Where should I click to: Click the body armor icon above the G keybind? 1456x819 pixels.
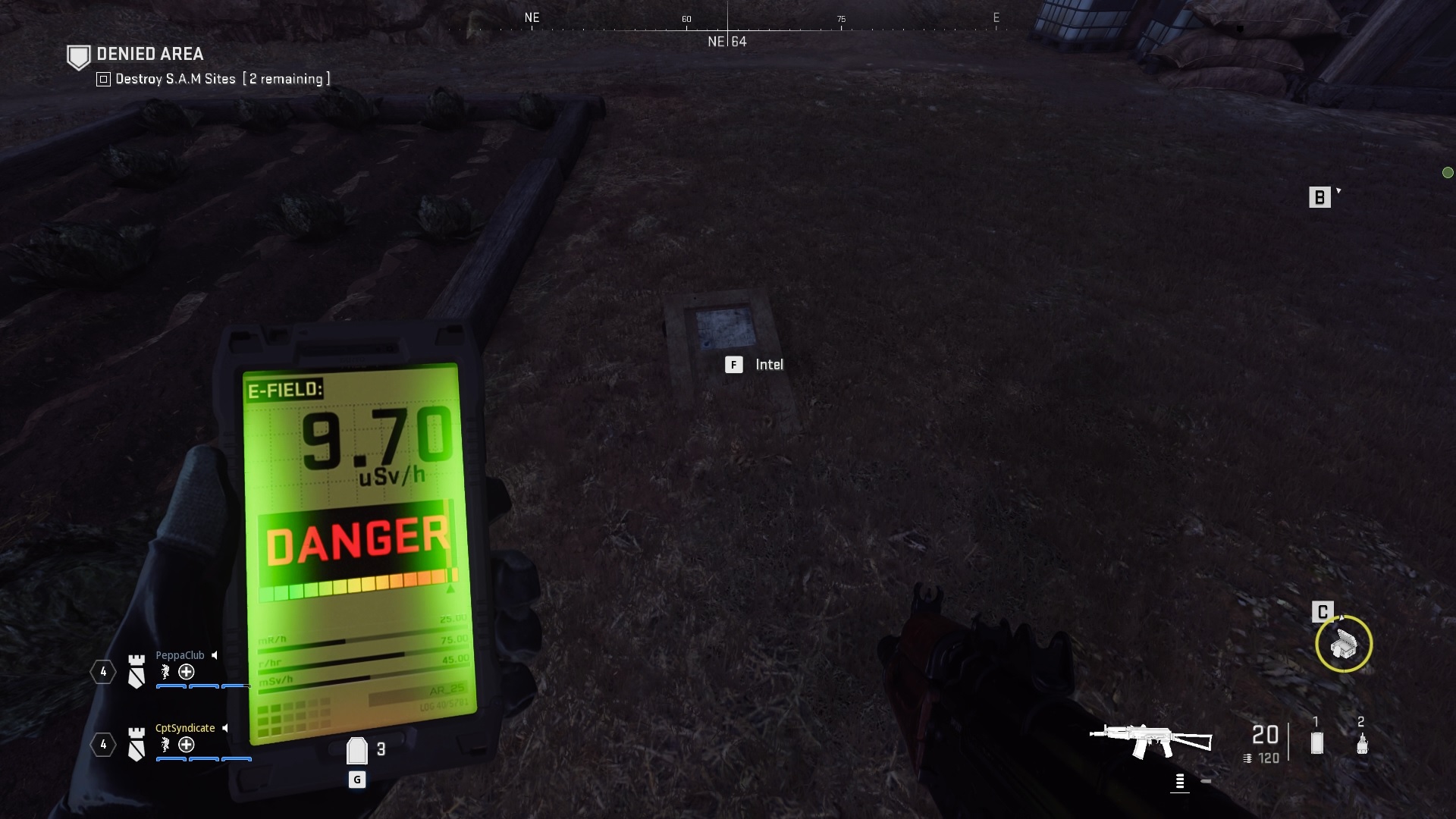[356, 750]
